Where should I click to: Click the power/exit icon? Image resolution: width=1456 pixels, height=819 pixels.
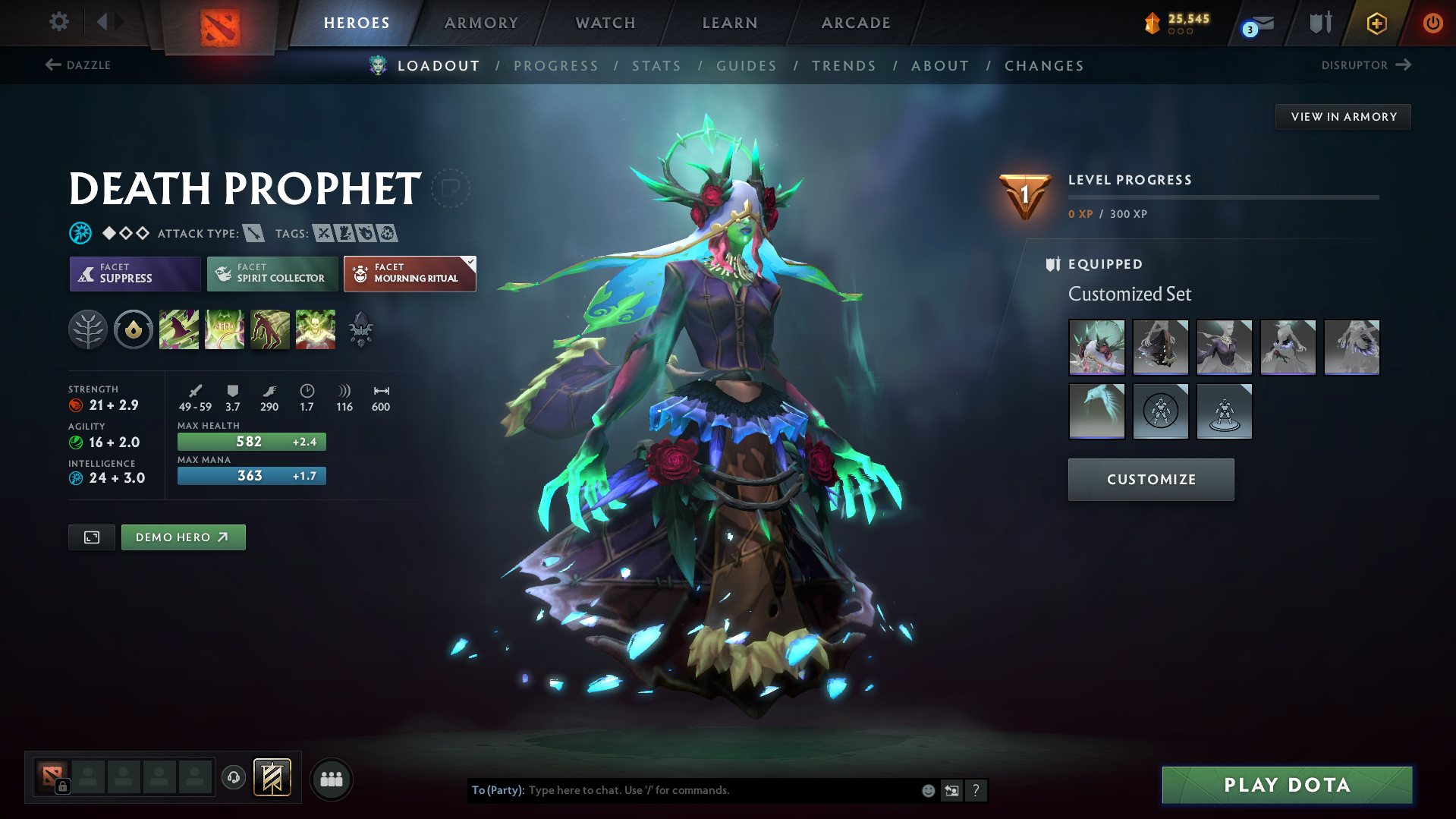(x=1432, y=22)
